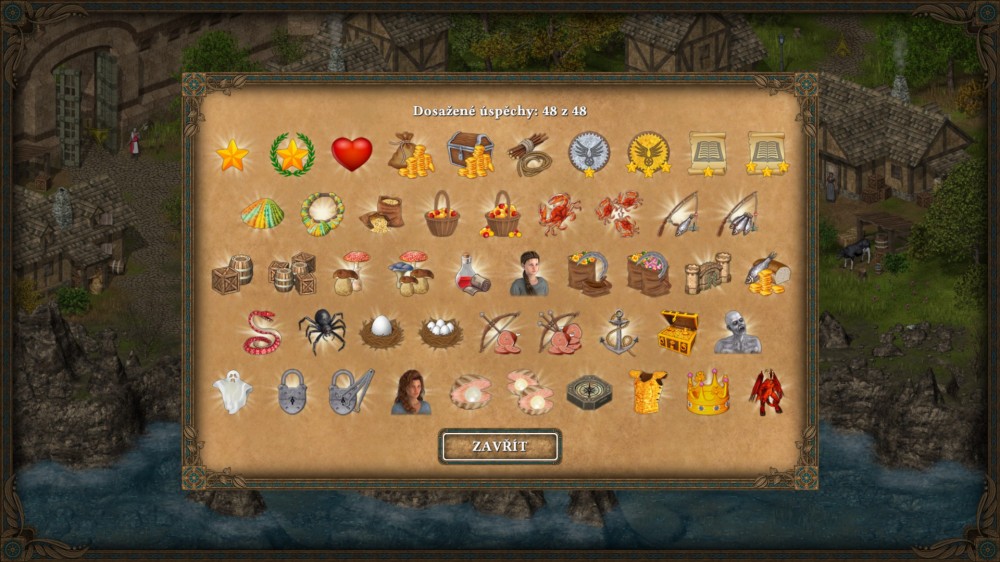Viewport: 1000px width, 562px height.
Task: Select the open golden treasure chest achievement
Action: (677, 332)
